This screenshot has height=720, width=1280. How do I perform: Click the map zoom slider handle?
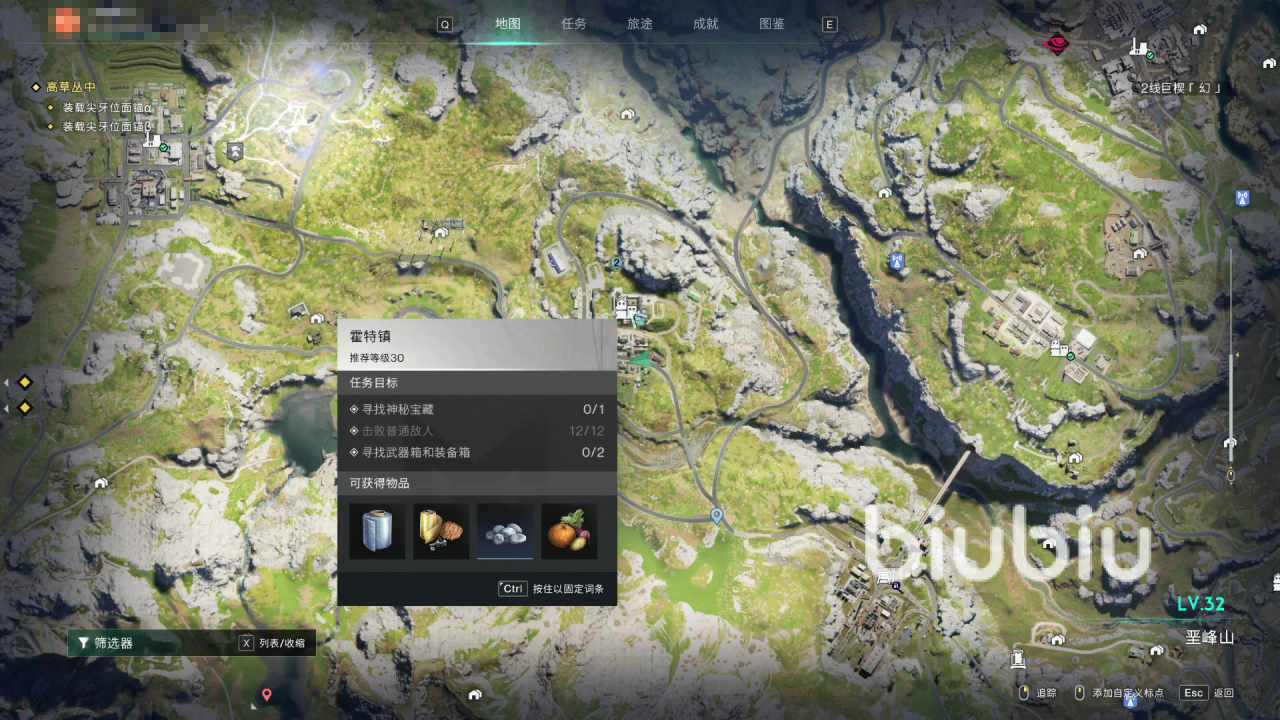[x=1231, y=443]
